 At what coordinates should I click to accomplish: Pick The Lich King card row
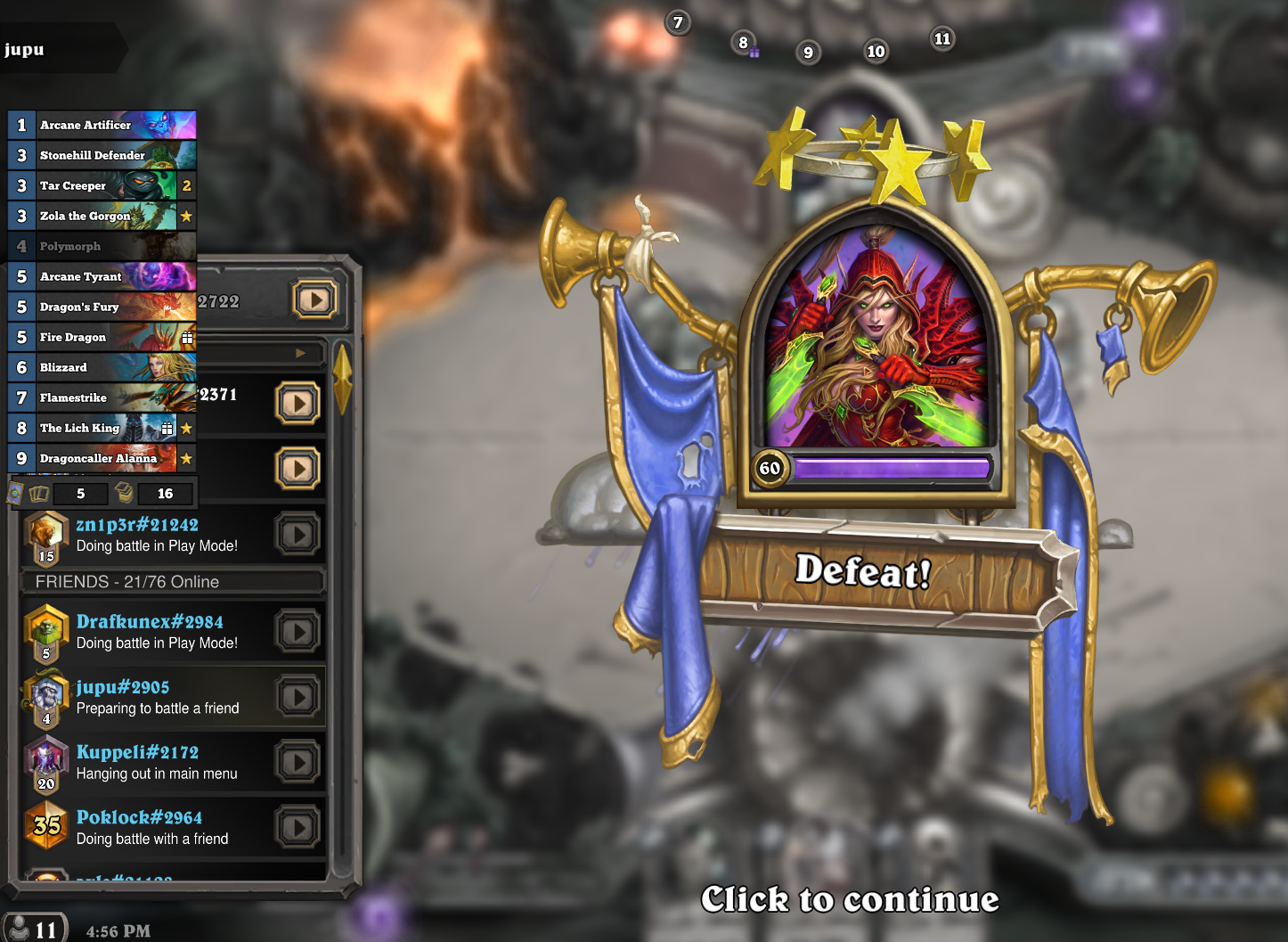pyautogui.click(x=102, y=428)
